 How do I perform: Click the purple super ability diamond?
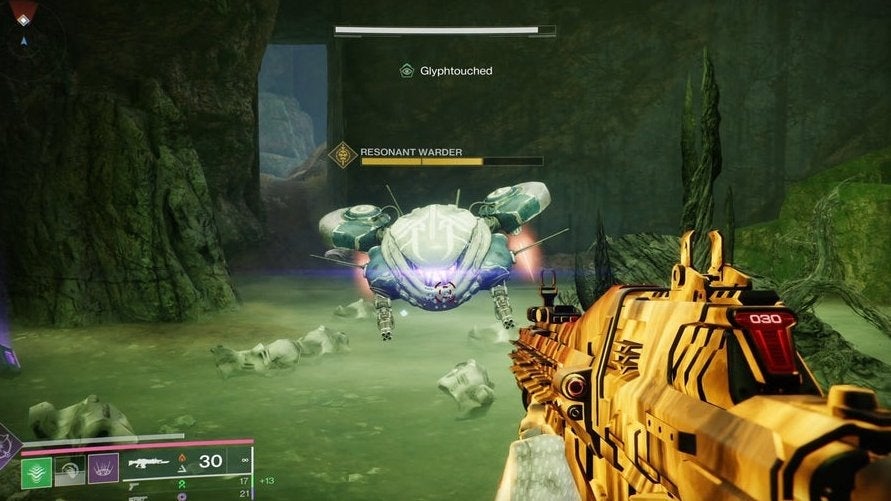8,450
